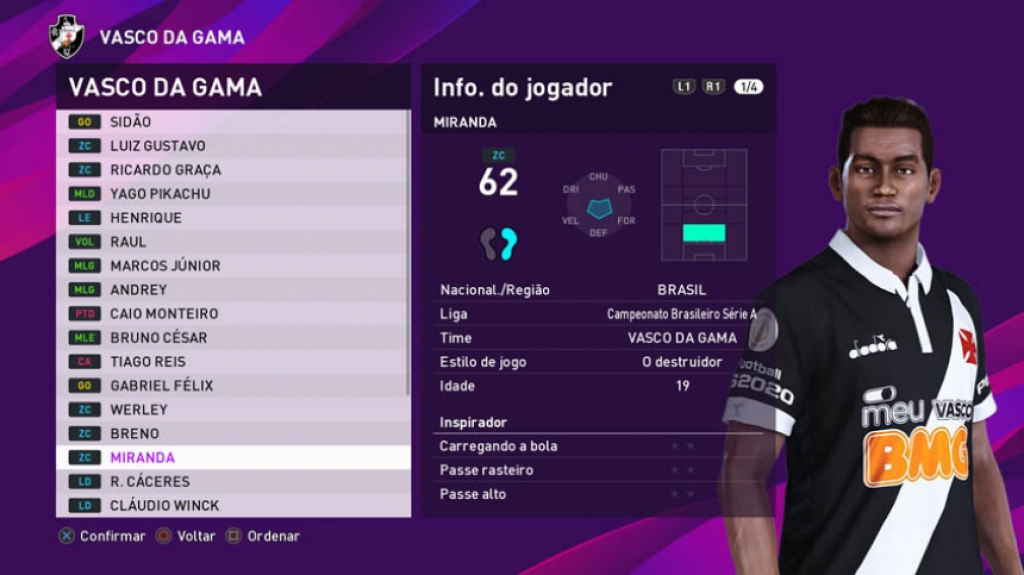Choose Raul from the squad
The height and width of the screenshot is (575, 1024).
coord(232,242)
